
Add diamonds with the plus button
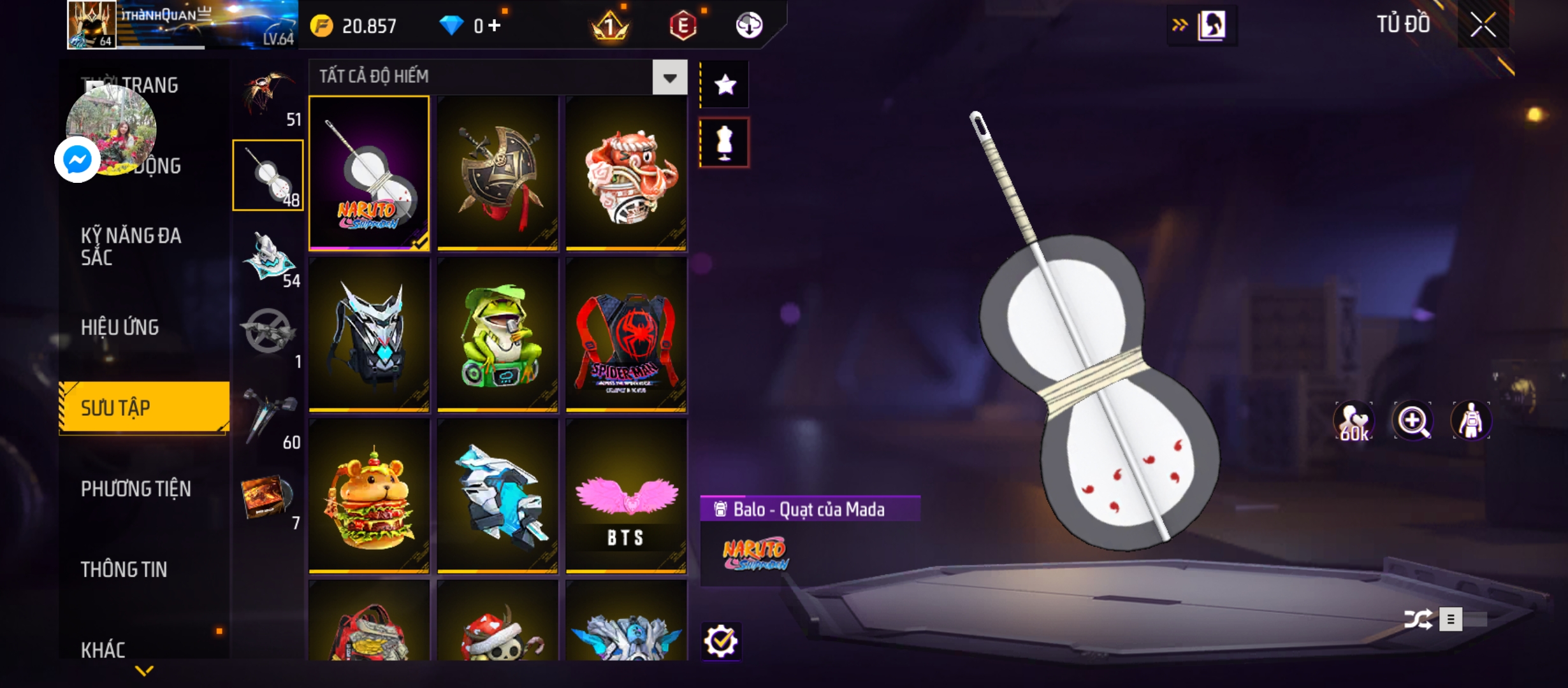coord(495,25)
